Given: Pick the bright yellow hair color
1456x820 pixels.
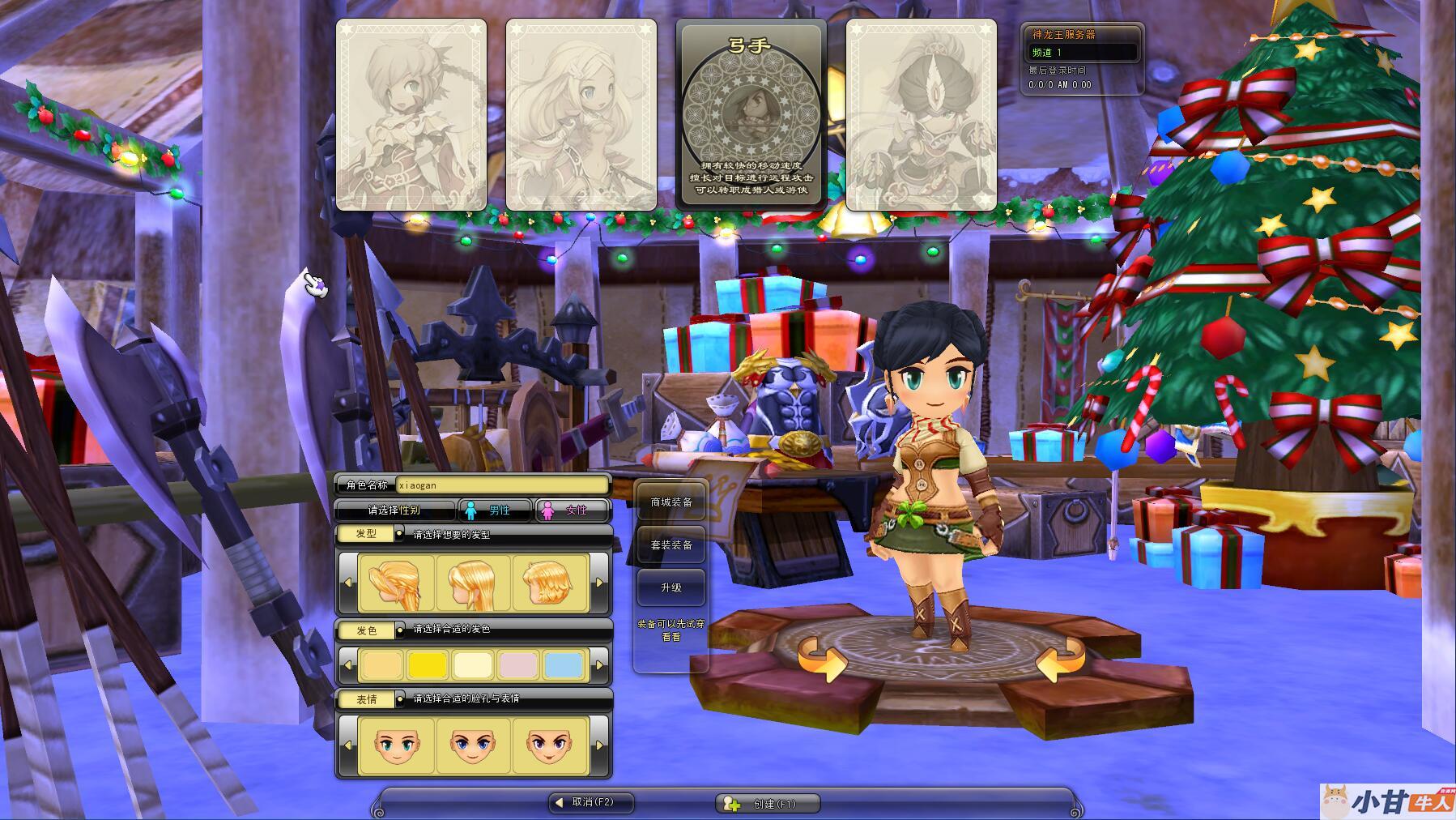Looking at the screenshot, I should click(x=428, y=665).
